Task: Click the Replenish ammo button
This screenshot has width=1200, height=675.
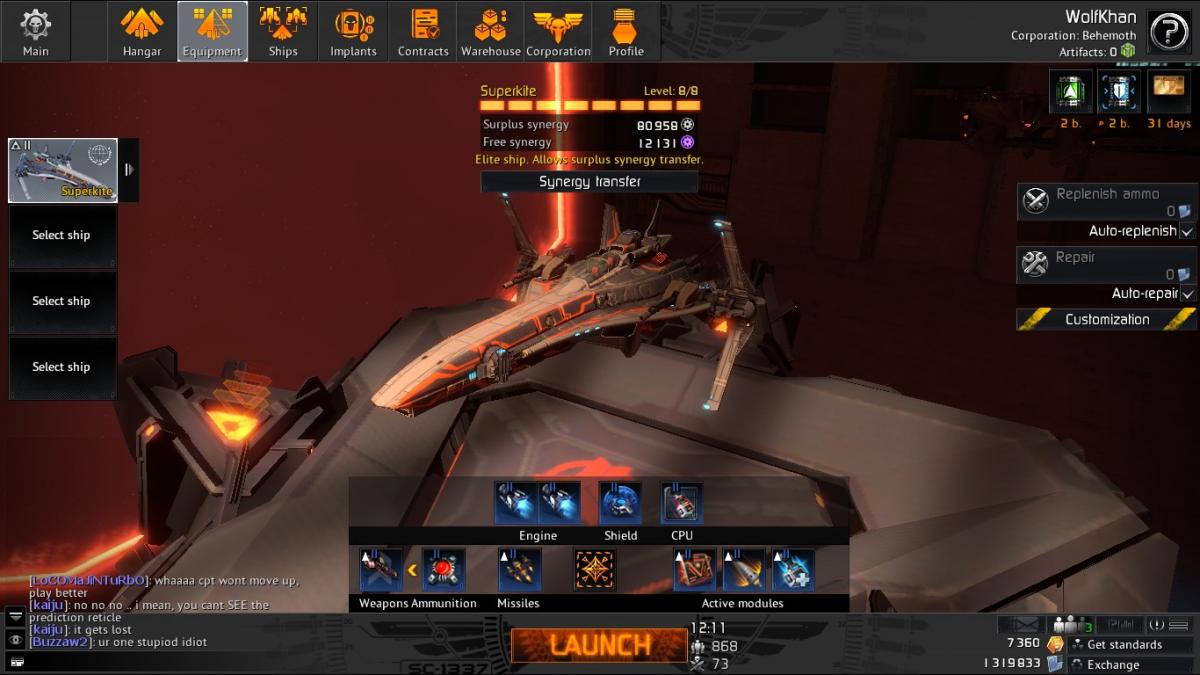Action: point(1107,201)
